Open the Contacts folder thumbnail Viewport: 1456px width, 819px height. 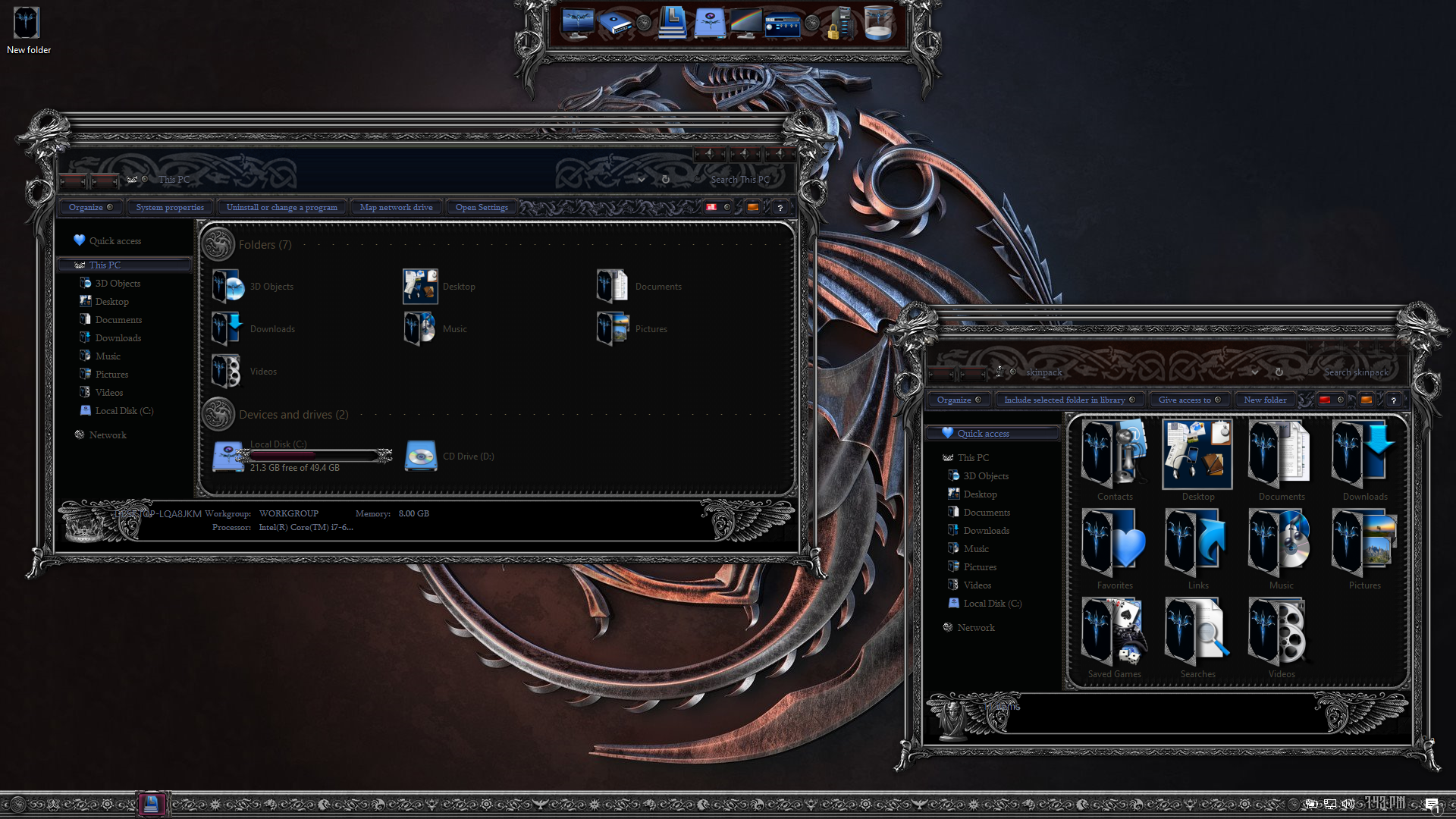1115,455
